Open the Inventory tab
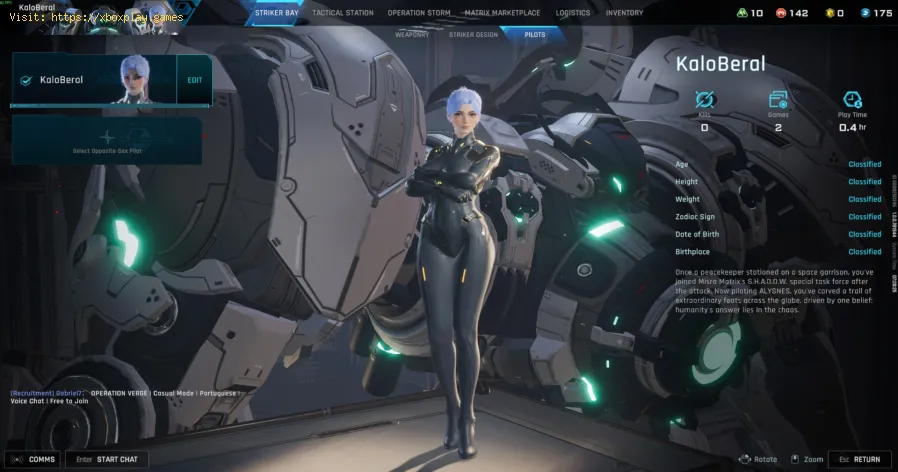 click(624, 13)
